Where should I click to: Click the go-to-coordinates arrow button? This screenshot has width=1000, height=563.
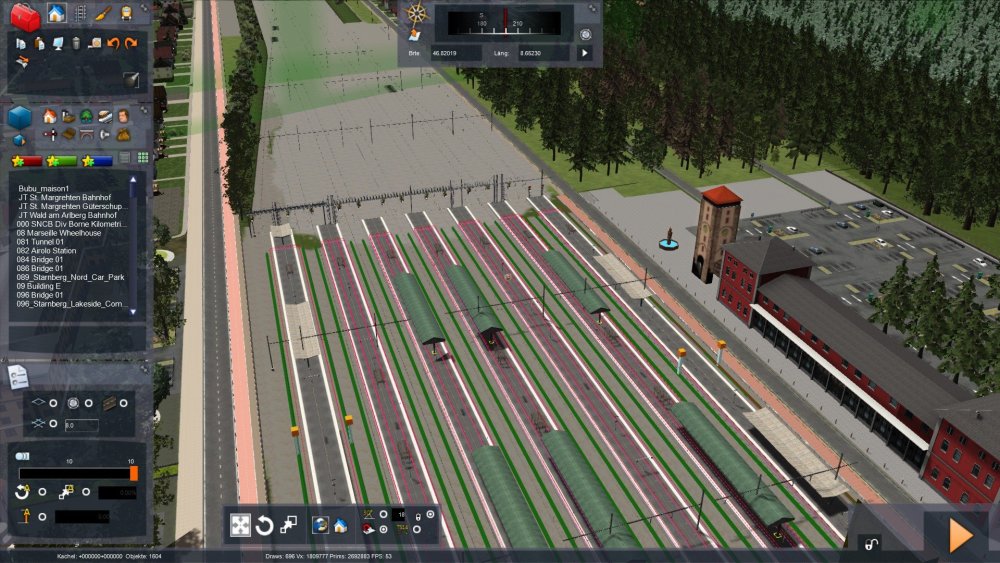tap(585, 53)
